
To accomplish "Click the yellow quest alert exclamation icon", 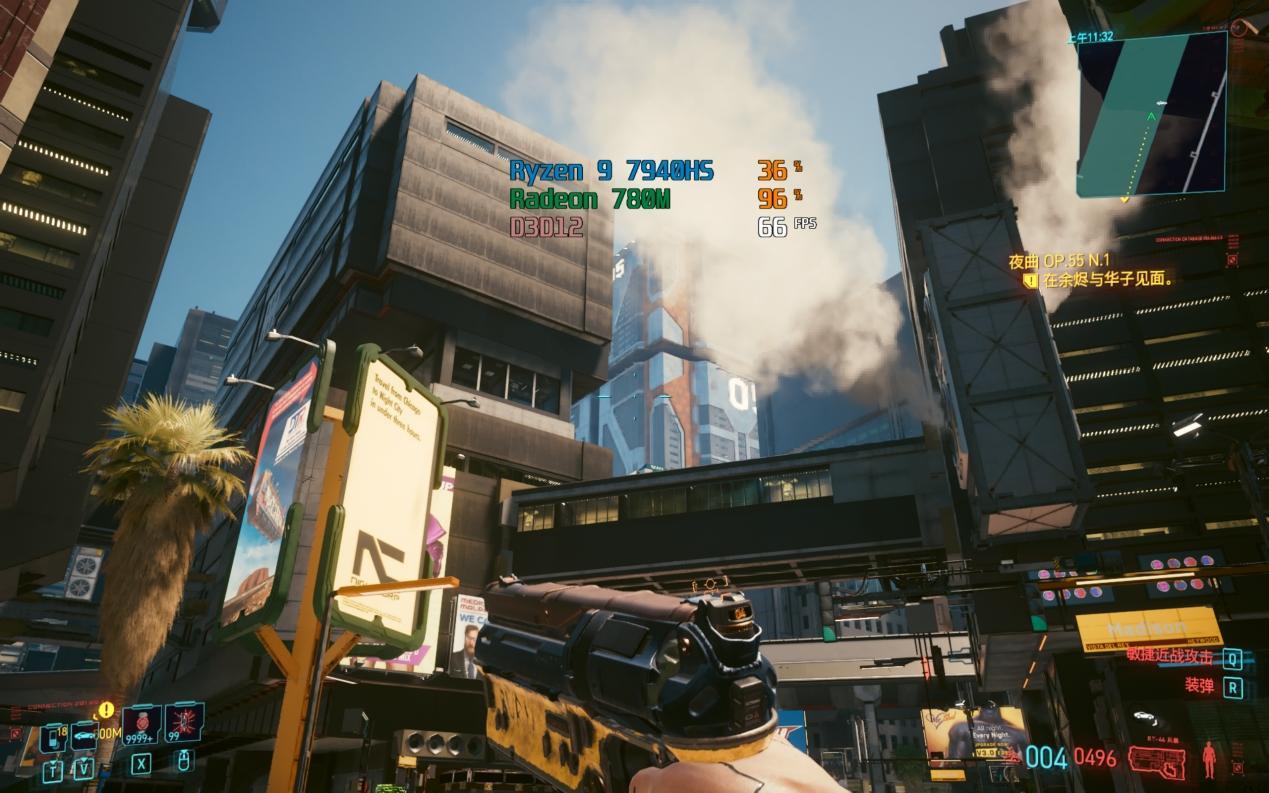I will tap(106, 710).
